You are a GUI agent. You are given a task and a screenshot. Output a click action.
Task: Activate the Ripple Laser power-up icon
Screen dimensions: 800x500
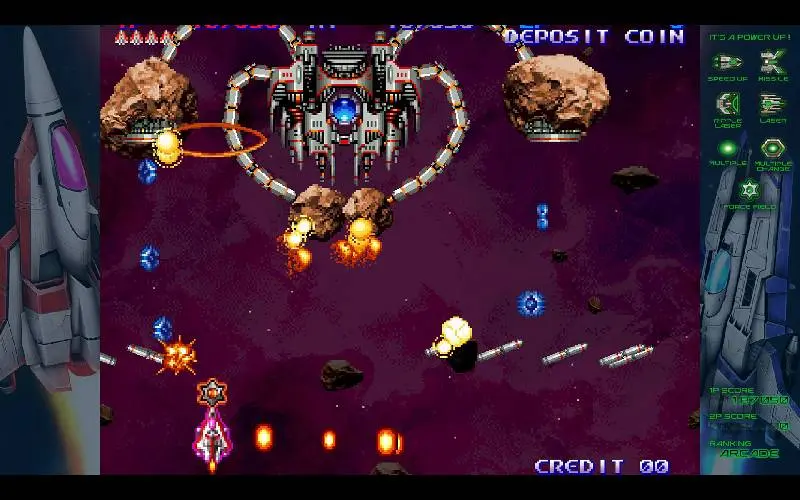pos(727,104)
